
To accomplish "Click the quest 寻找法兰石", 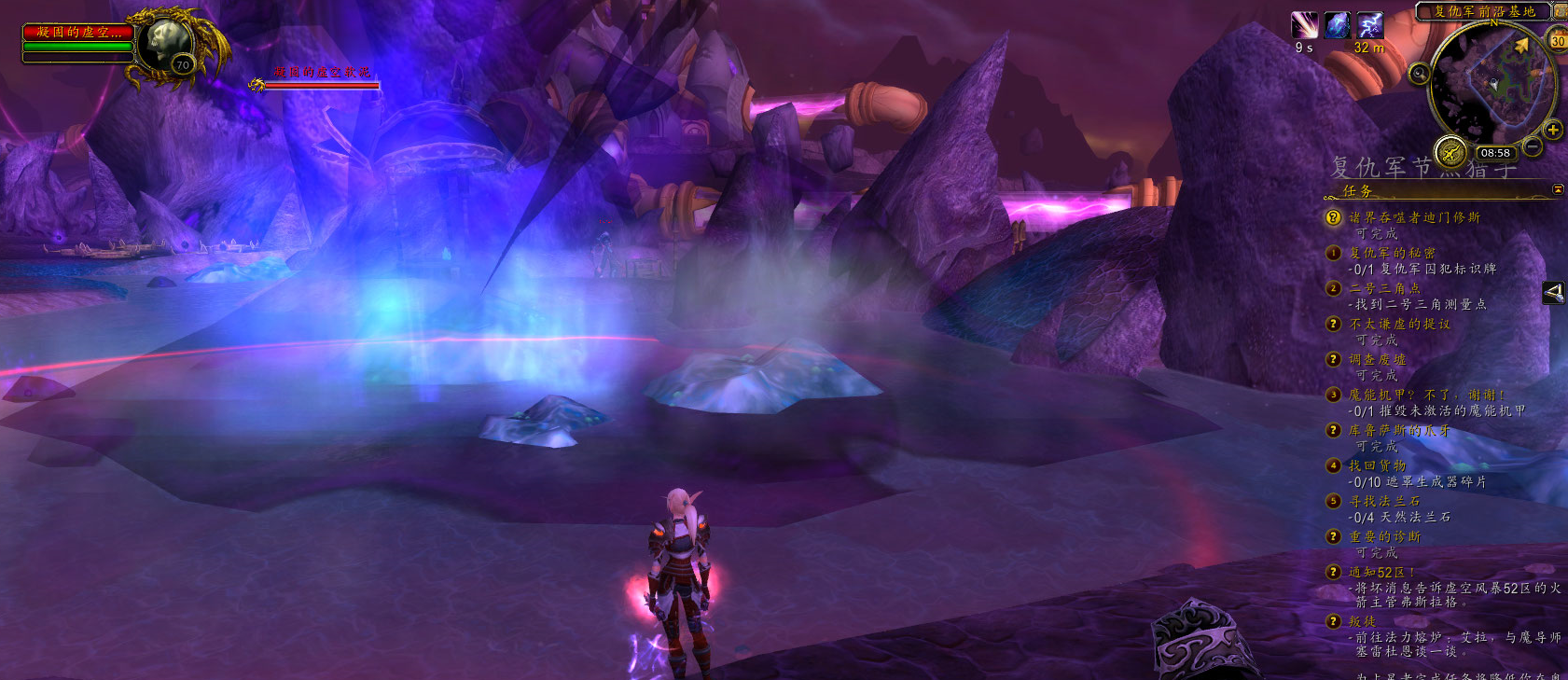I will point(1384,501).
